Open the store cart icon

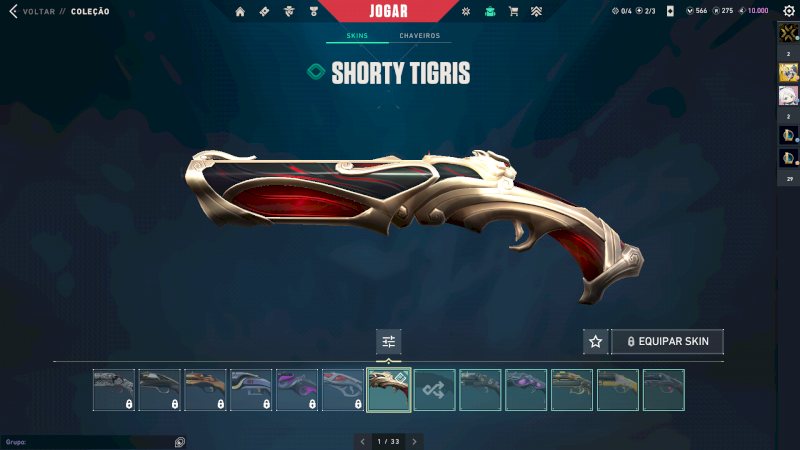click(513, 12)
